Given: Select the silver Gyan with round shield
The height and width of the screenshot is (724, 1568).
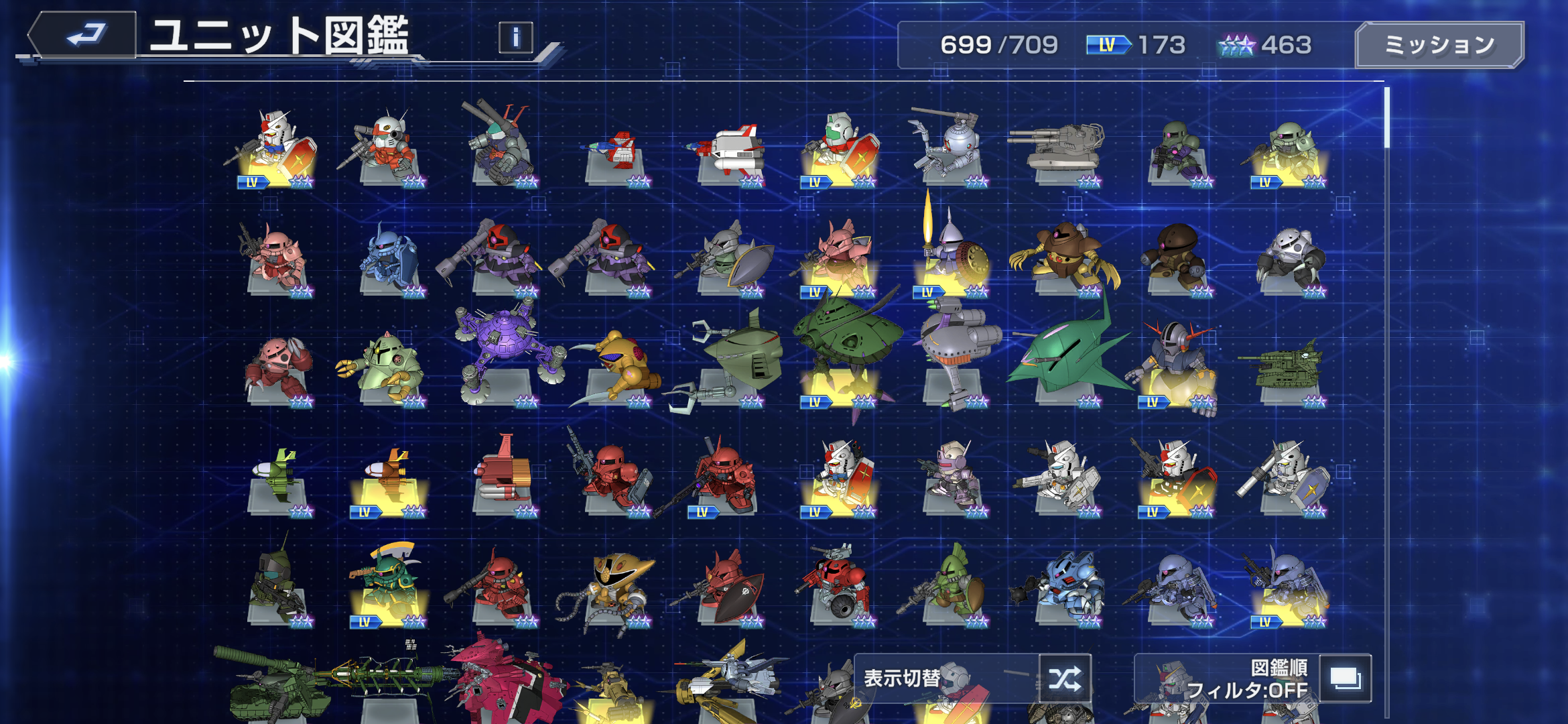Looking at the screenshot, I should (952, 258).
